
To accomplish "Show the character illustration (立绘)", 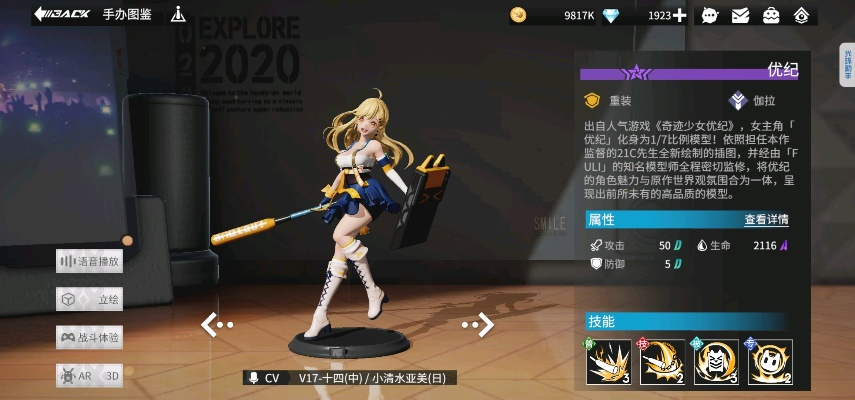I will click(90, 299).
